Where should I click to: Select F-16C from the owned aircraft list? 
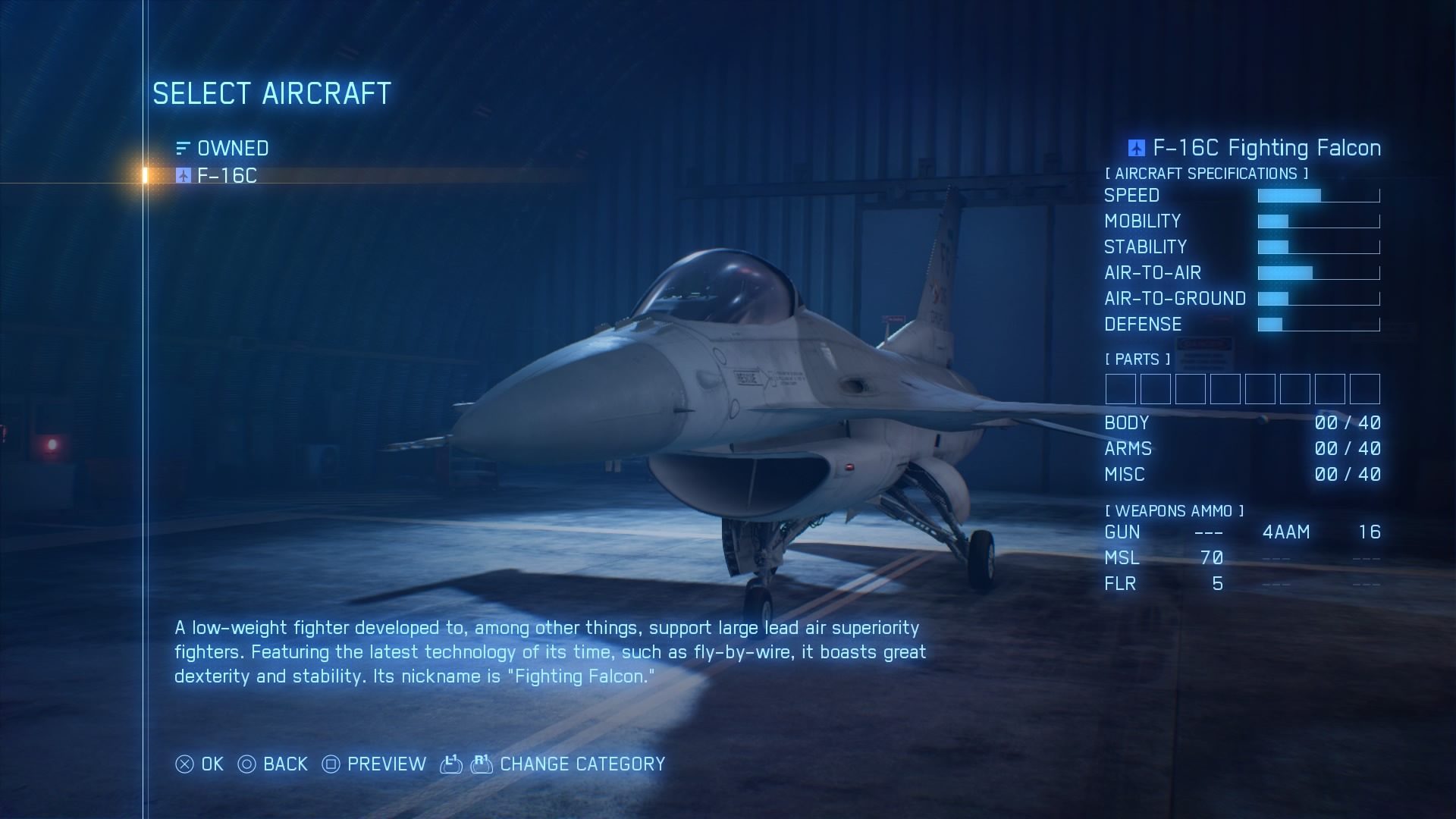(x=226, y=175)
